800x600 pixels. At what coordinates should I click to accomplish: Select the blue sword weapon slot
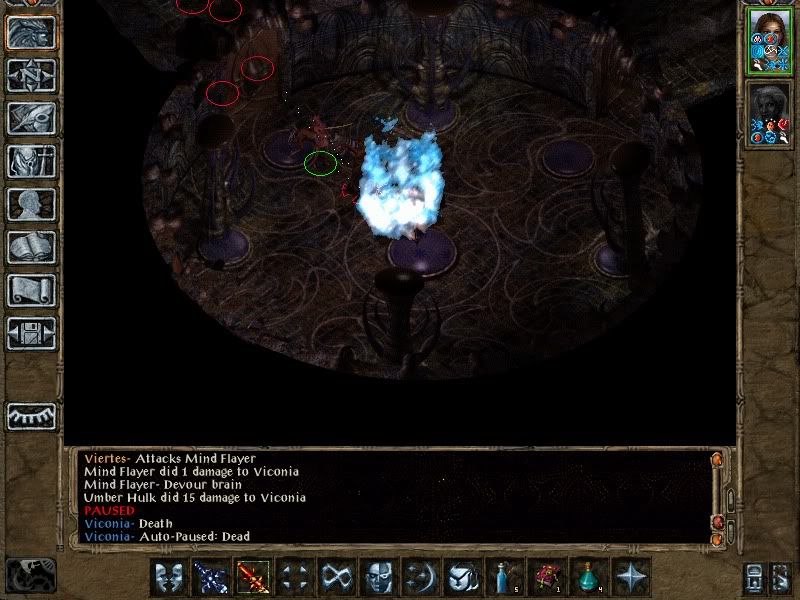click(x=211, y=578)
